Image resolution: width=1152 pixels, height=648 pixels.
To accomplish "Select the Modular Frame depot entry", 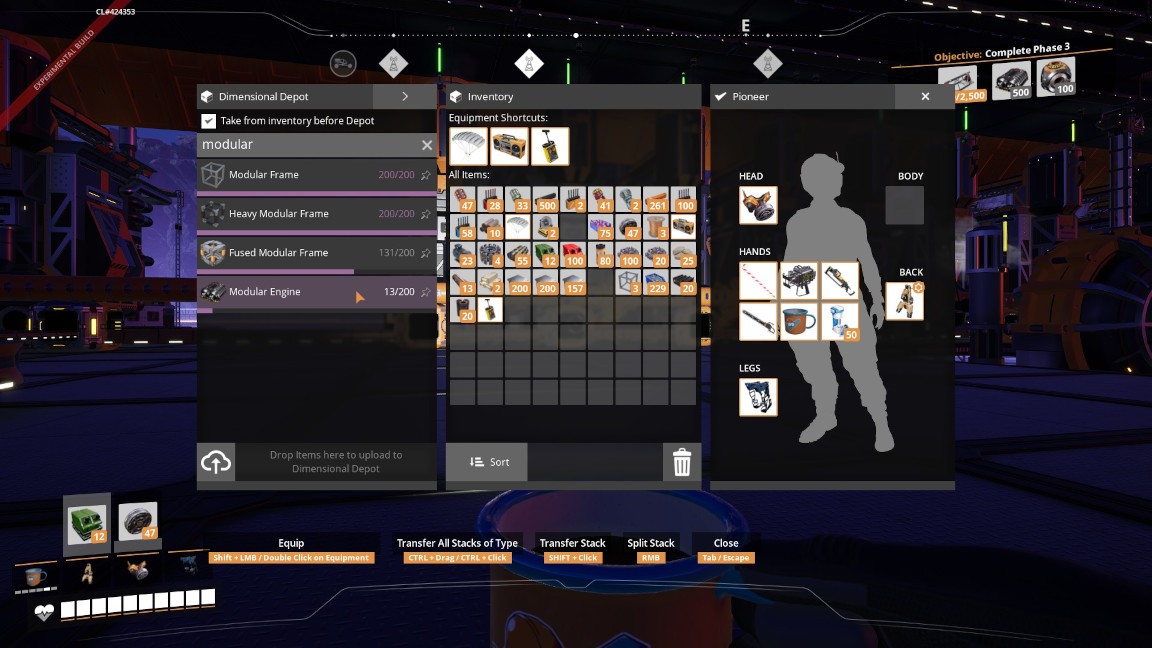I will (300, 175).
